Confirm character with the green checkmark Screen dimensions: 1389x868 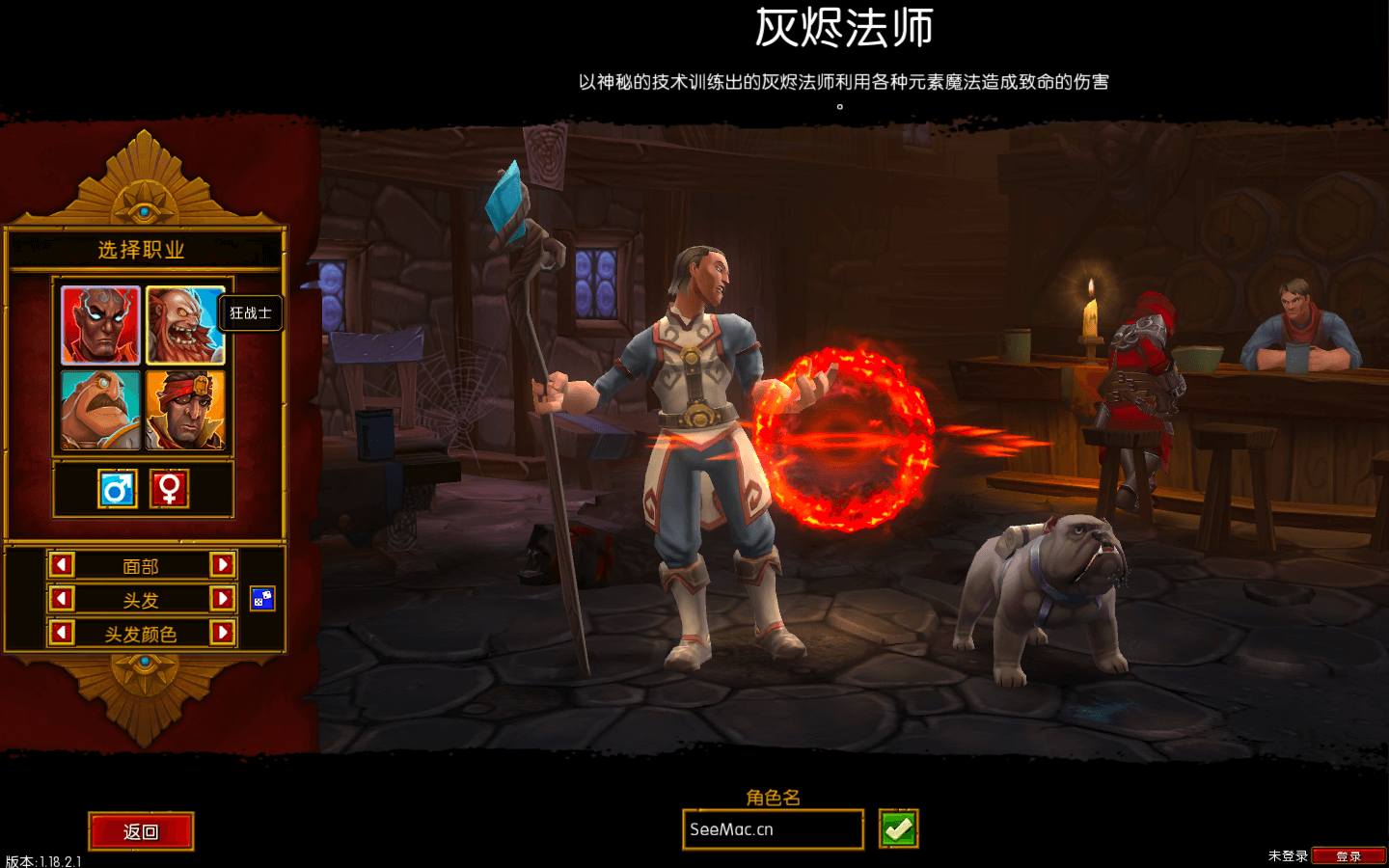point(898,829)
